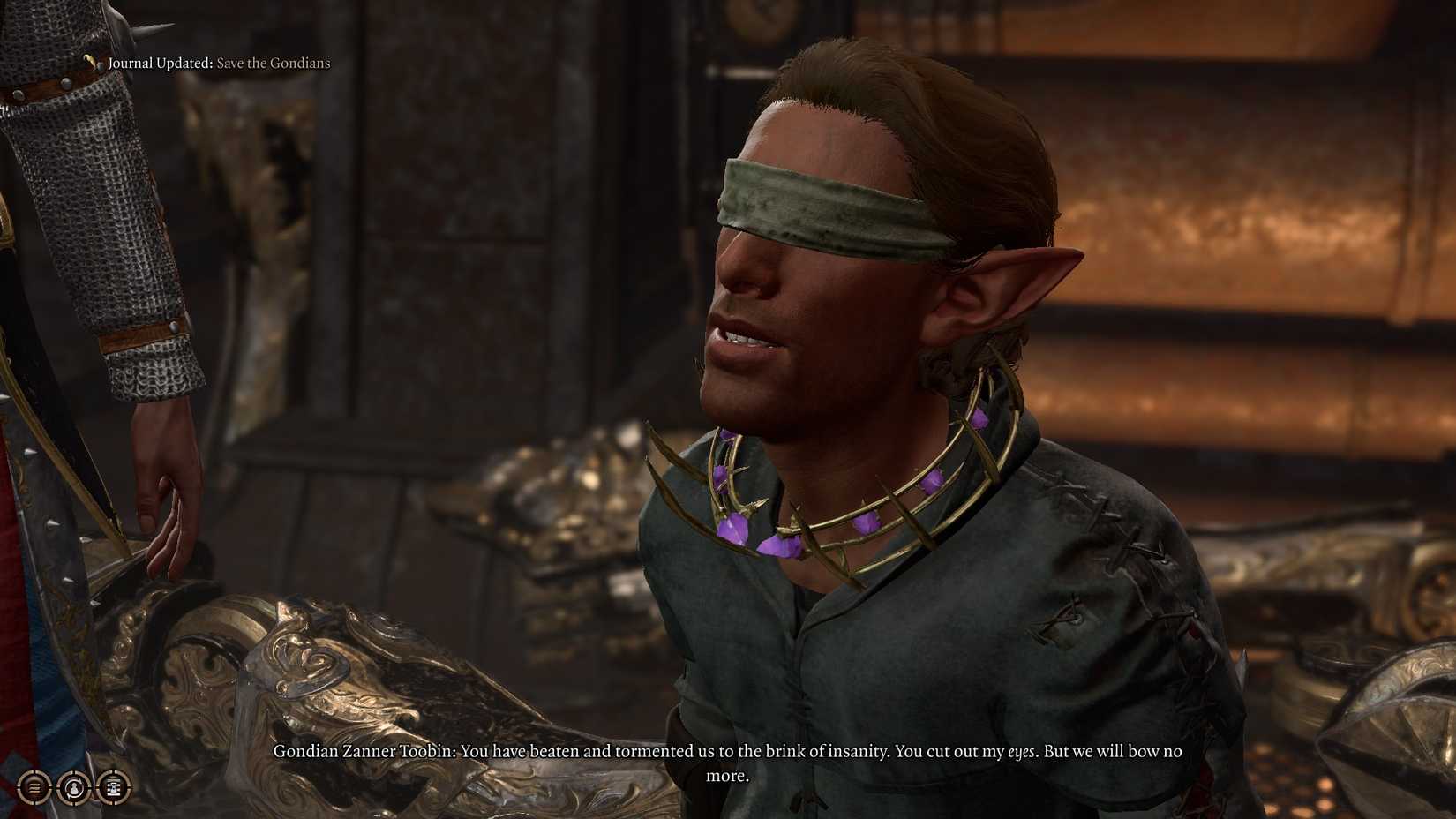Expand the Journal Updated notification
This screenshot has width=1456, height=819.
tap(218, 63)
